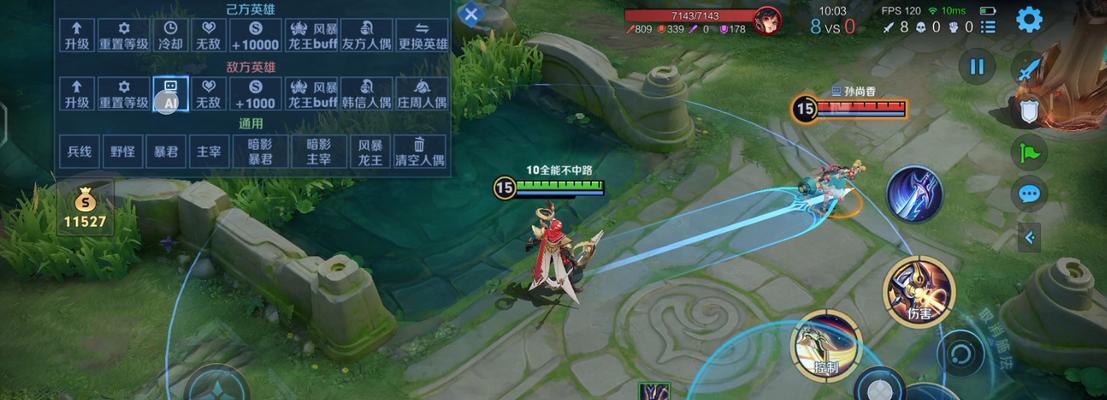Spawn a 友方人偶 friendly dummy

click(x=366, y=36)
